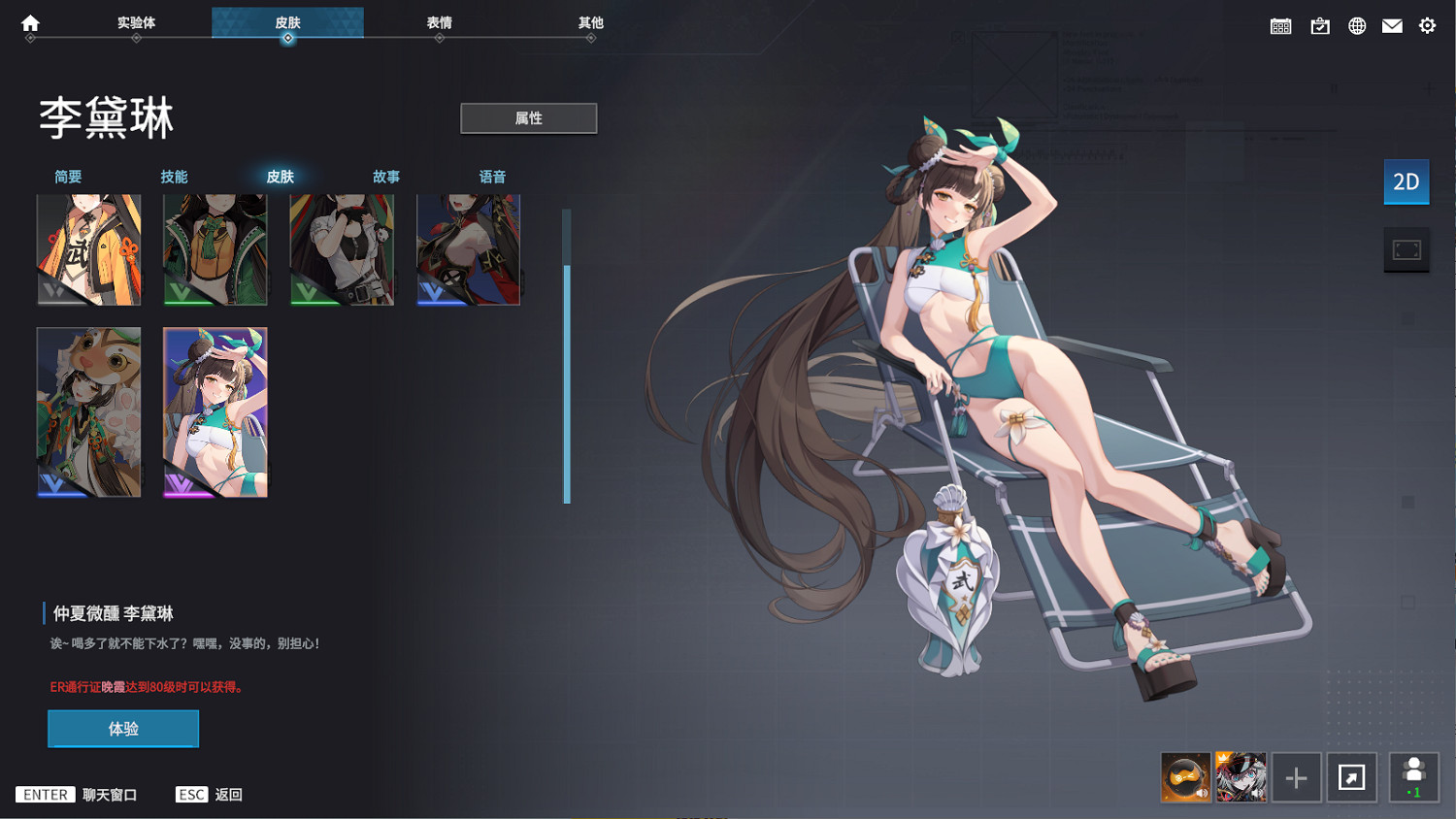Expand the 属性 attributes panel

coord(528,117)
